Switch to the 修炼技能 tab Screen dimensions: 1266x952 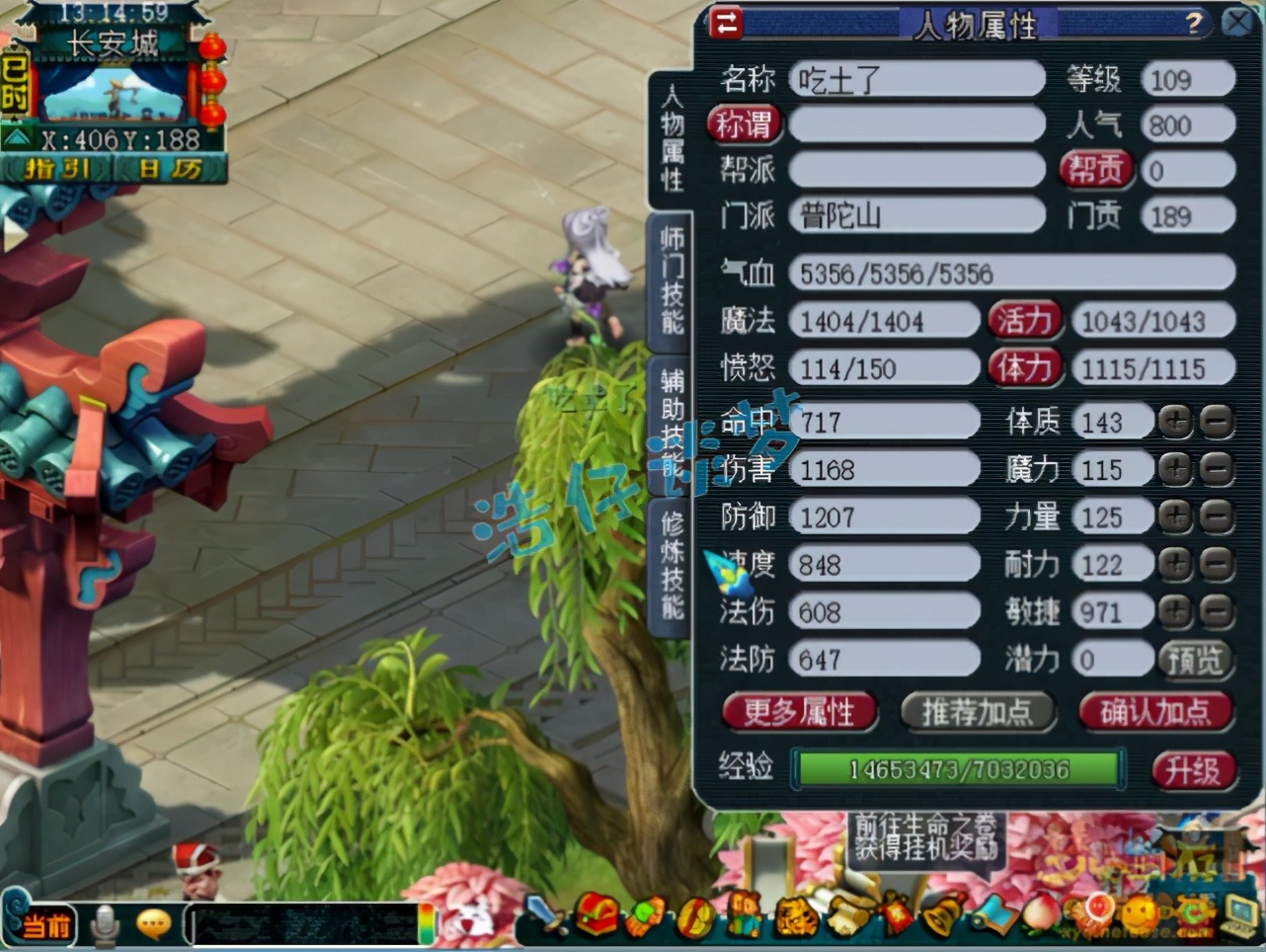coord(672,565)
